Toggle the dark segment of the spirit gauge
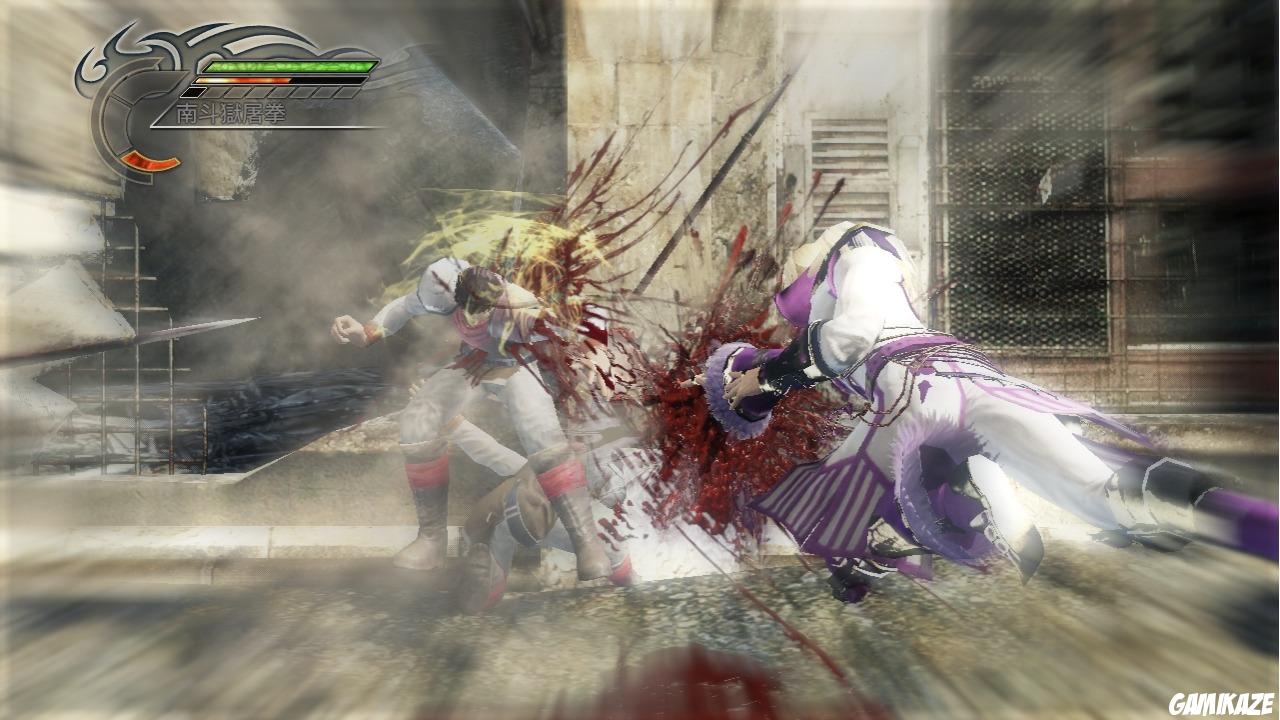 tap(330, 80)
